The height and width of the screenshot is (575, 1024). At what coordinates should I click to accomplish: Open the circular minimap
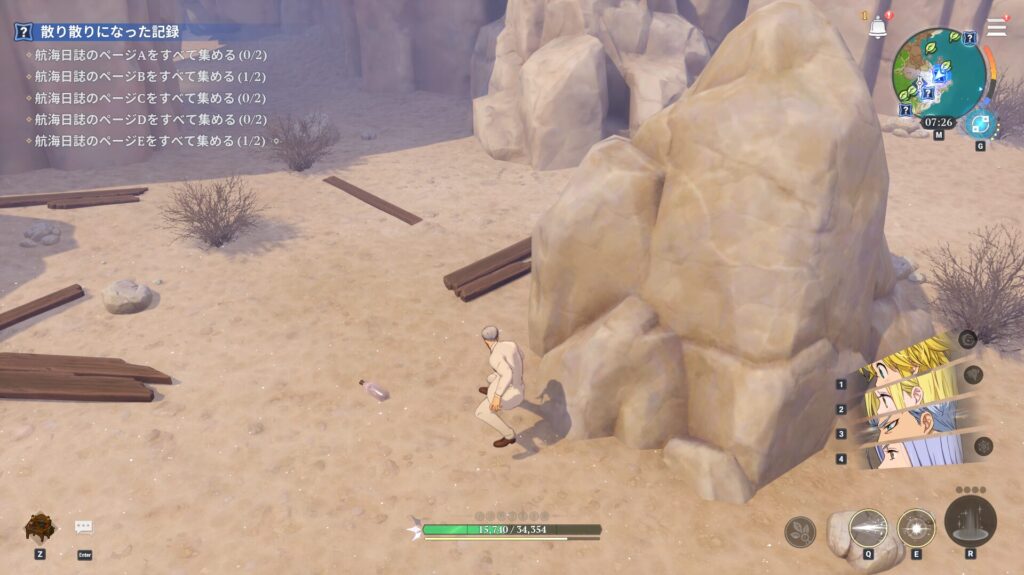938,73
